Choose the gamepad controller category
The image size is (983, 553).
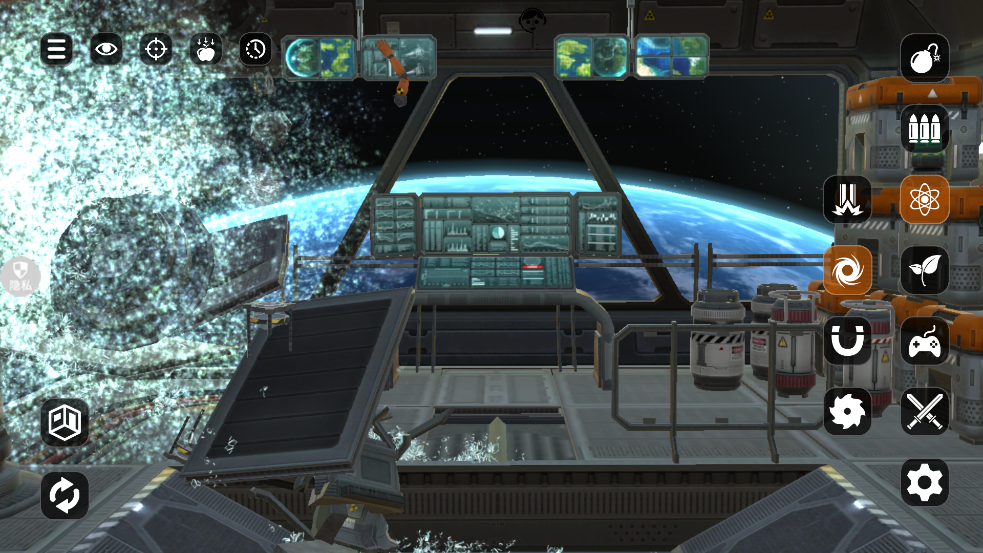(924, 341)
